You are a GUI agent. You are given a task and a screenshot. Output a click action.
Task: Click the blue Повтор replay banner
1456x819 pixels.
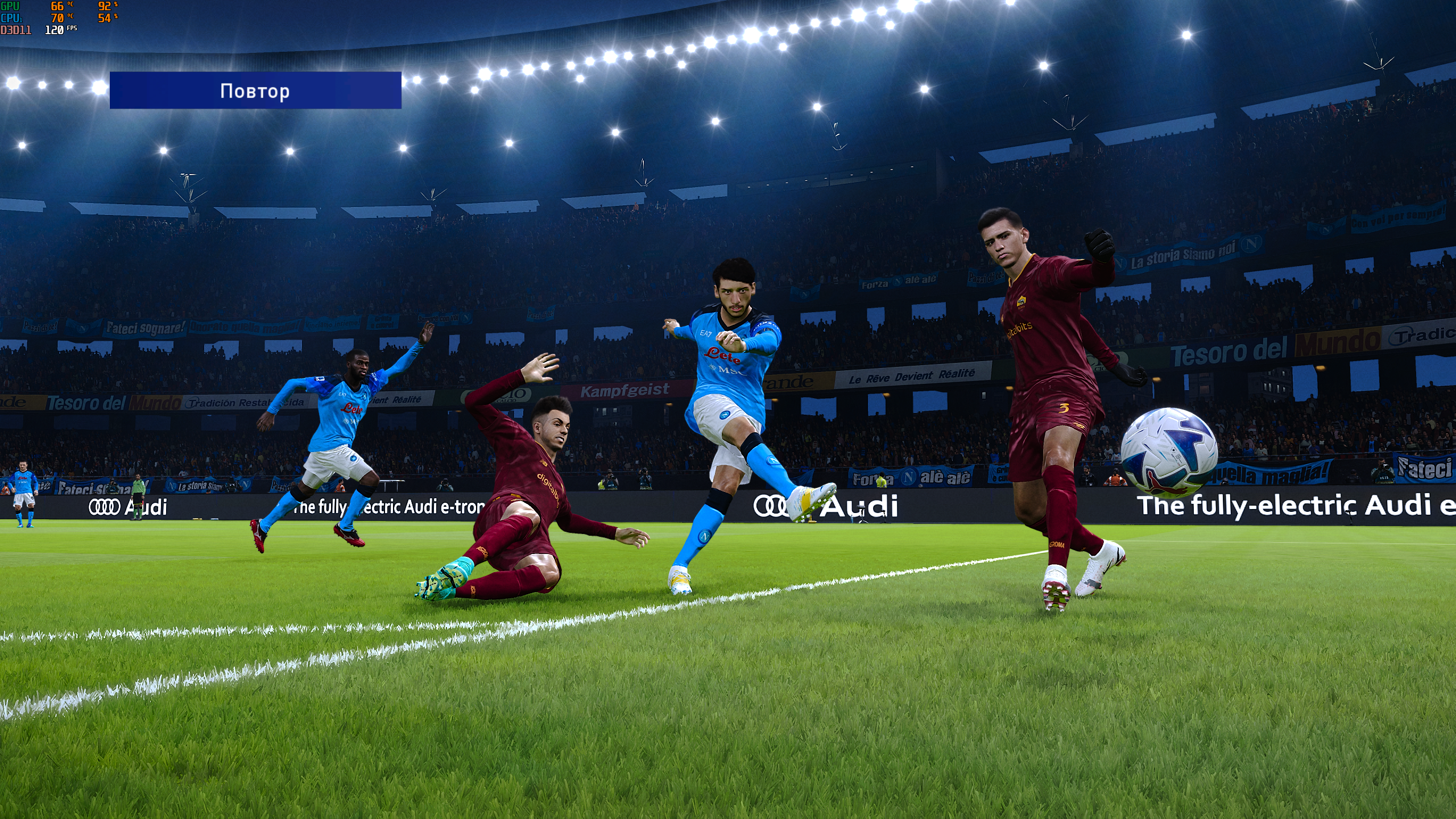coord(255,90)
